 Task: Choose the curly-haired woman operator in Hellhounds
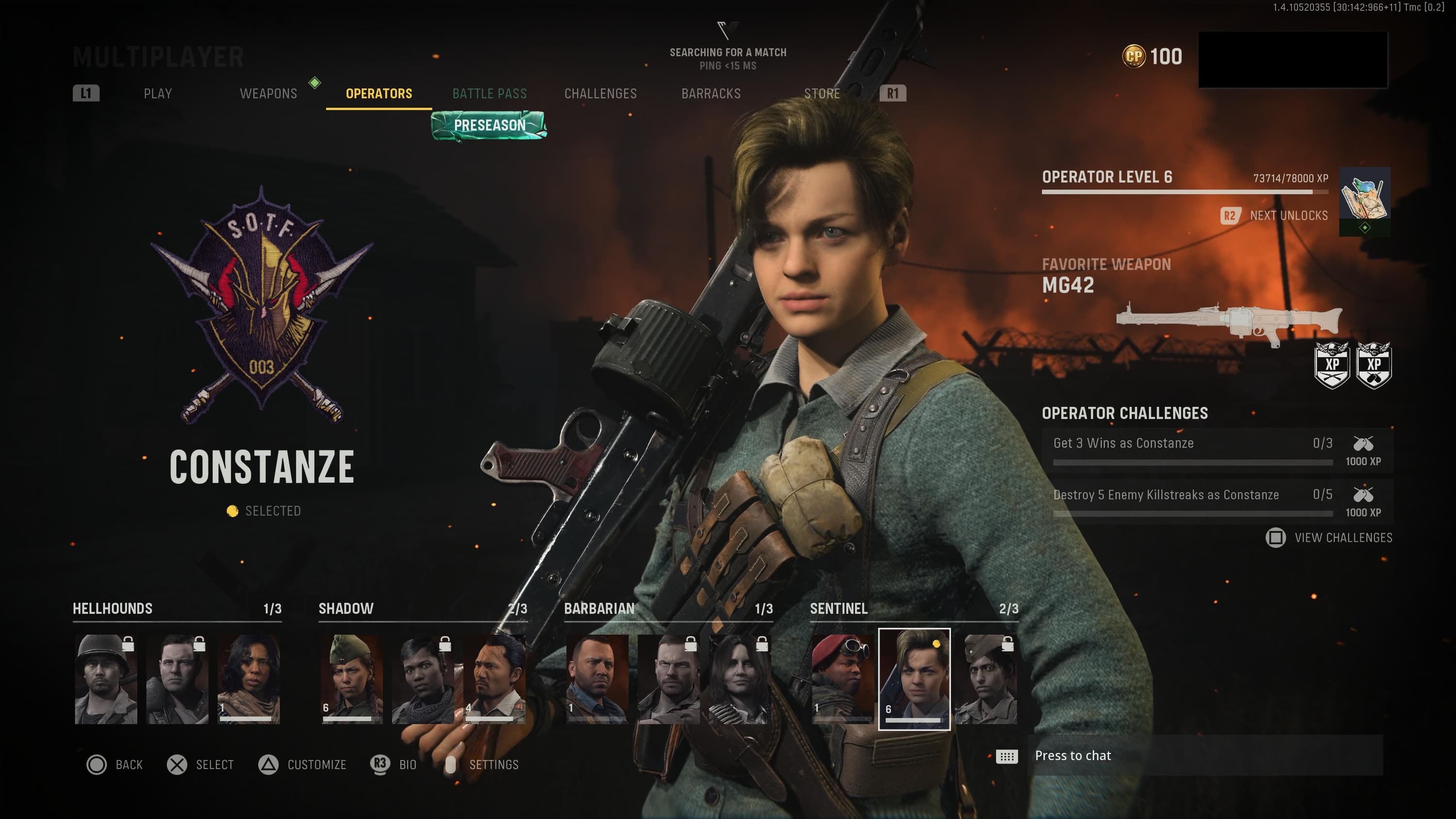(x=248, y=679)
